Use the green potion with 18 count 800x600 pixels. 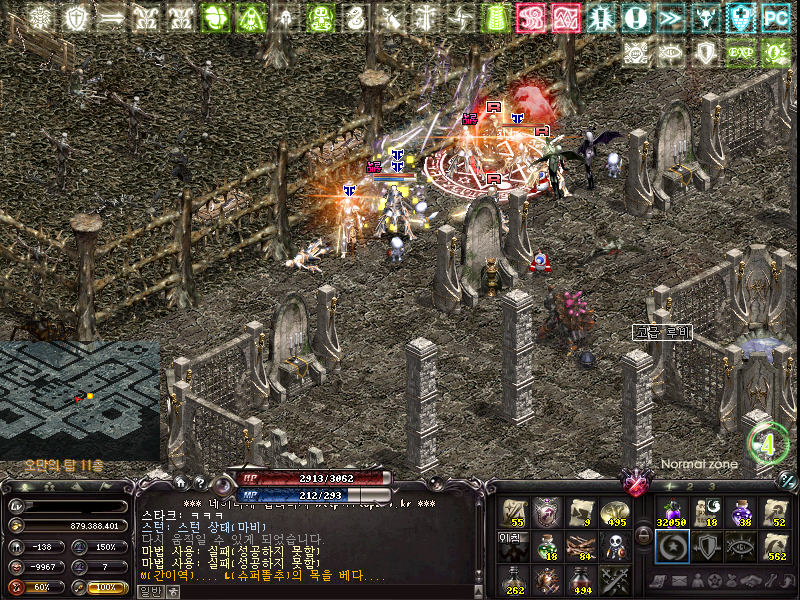click(545, 546)
